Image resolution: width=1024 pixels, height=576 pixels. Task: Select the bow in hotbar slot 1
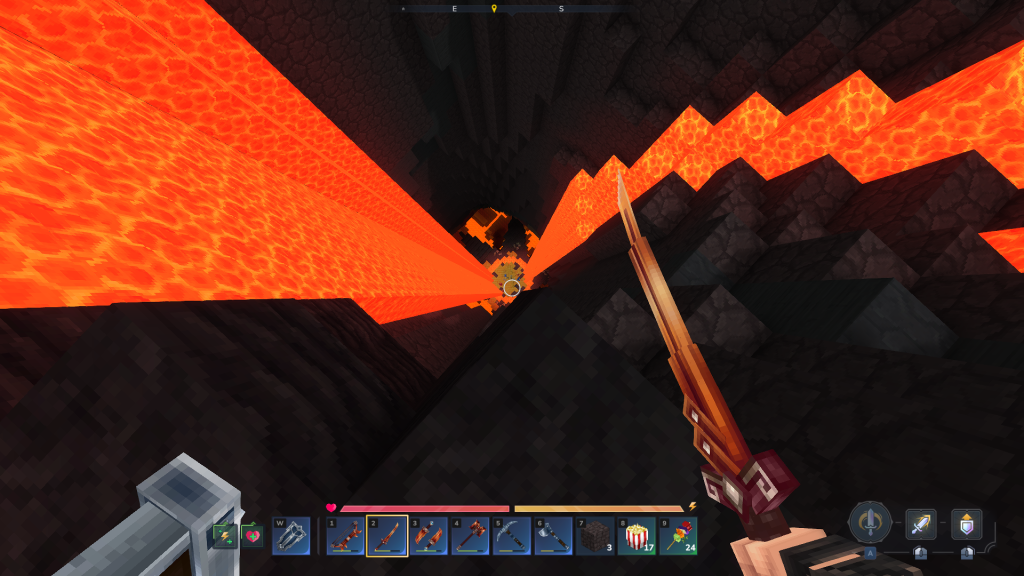(x=345, y=536)
